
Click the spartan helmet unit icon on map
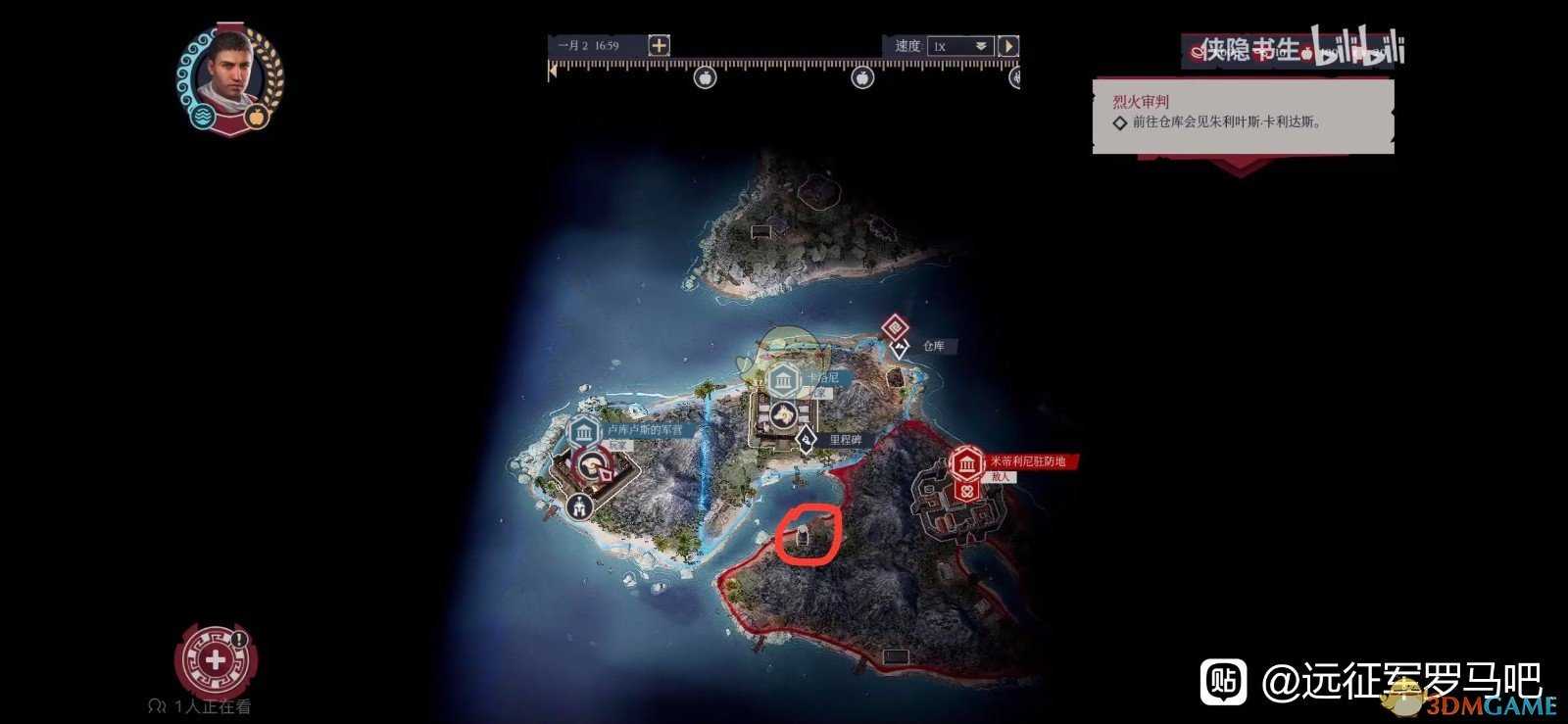579,507
